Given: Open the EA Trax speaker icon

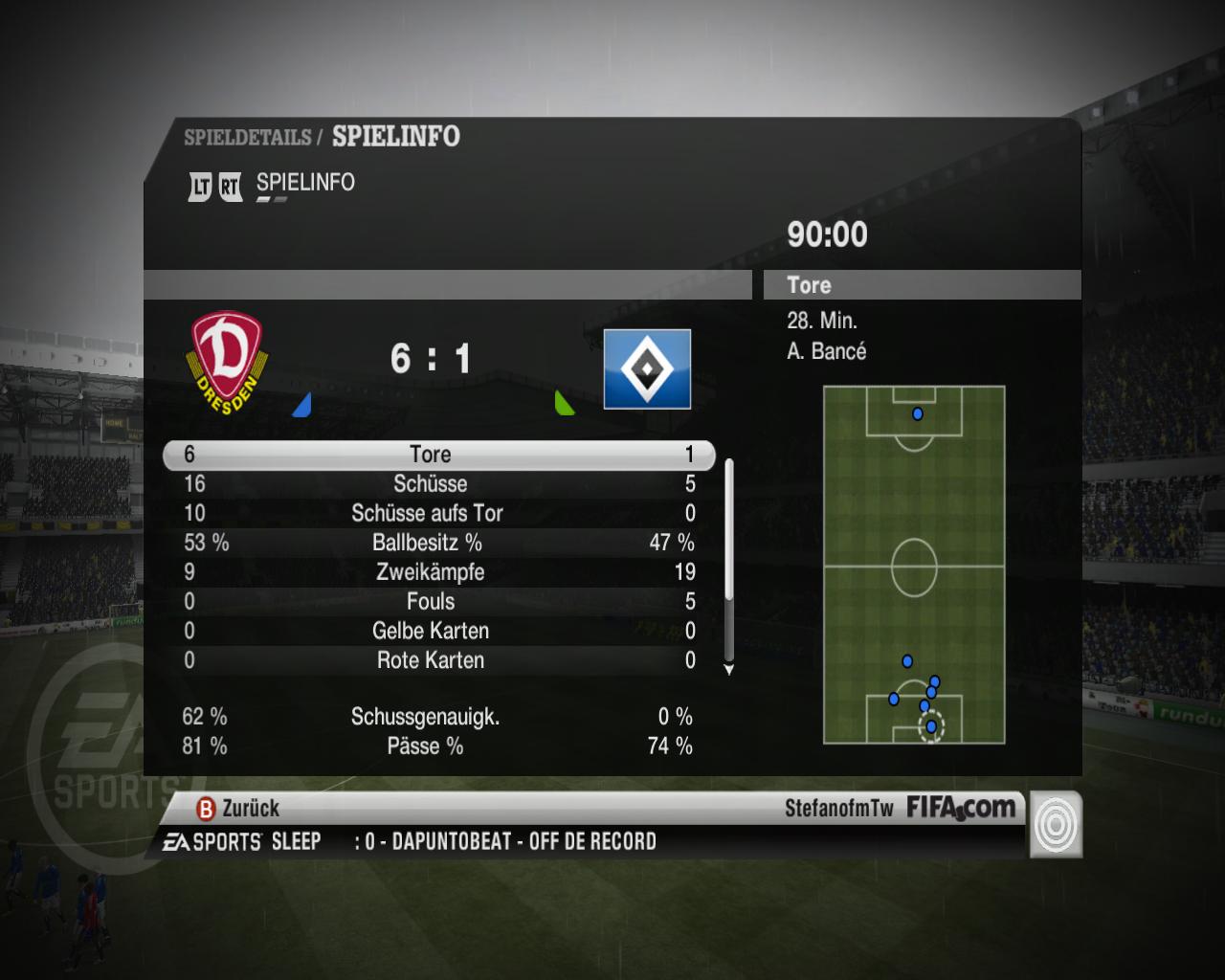Looking at the screenshot, I should coord(1056,824).
